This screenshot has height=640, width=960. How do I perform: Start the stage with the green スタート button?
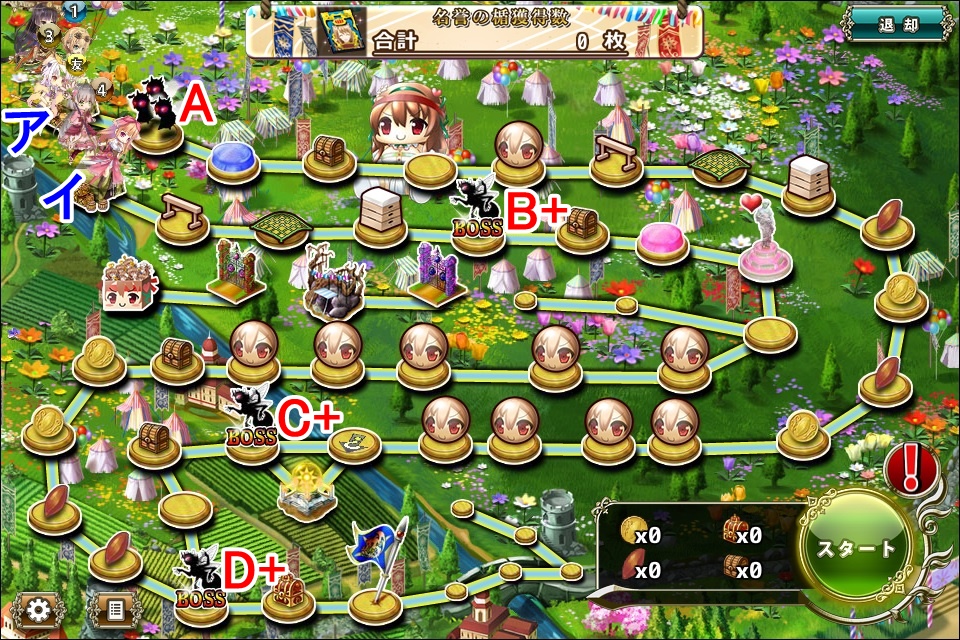point(857,549)
